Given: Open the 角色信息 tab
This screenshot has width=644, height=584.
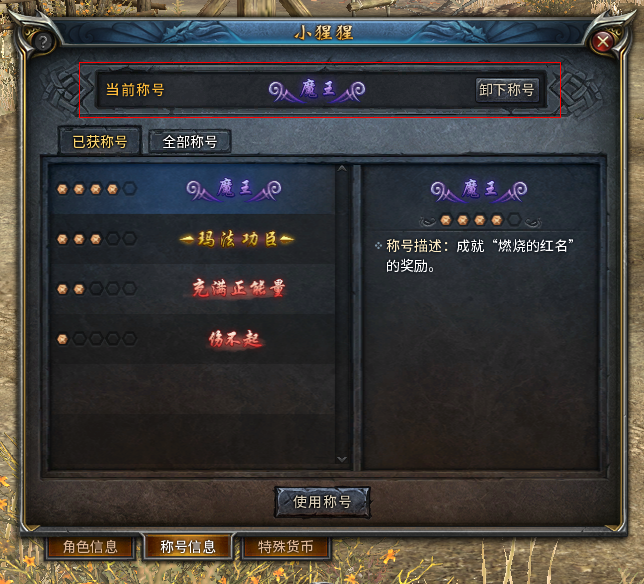Looking at the screenshot, I should [x=90, y=547].
